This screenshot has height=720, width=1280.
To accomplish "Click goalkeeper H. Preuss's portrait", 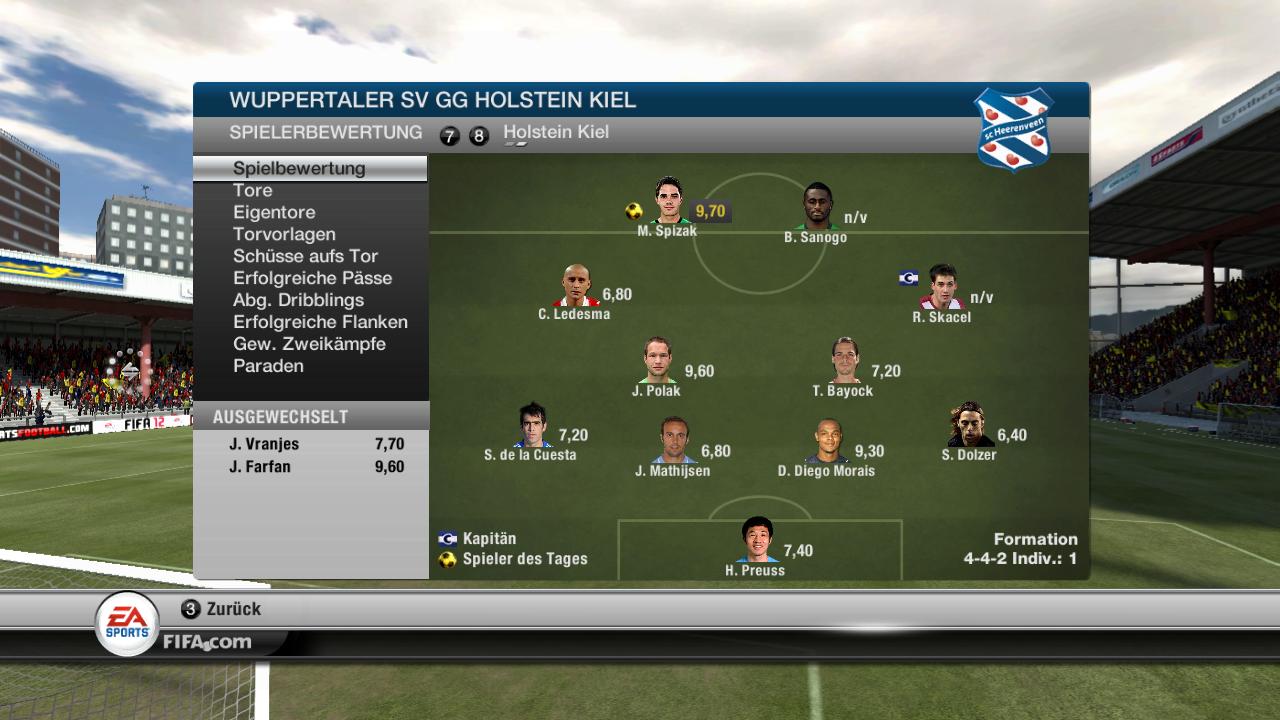I will (757, 540).
